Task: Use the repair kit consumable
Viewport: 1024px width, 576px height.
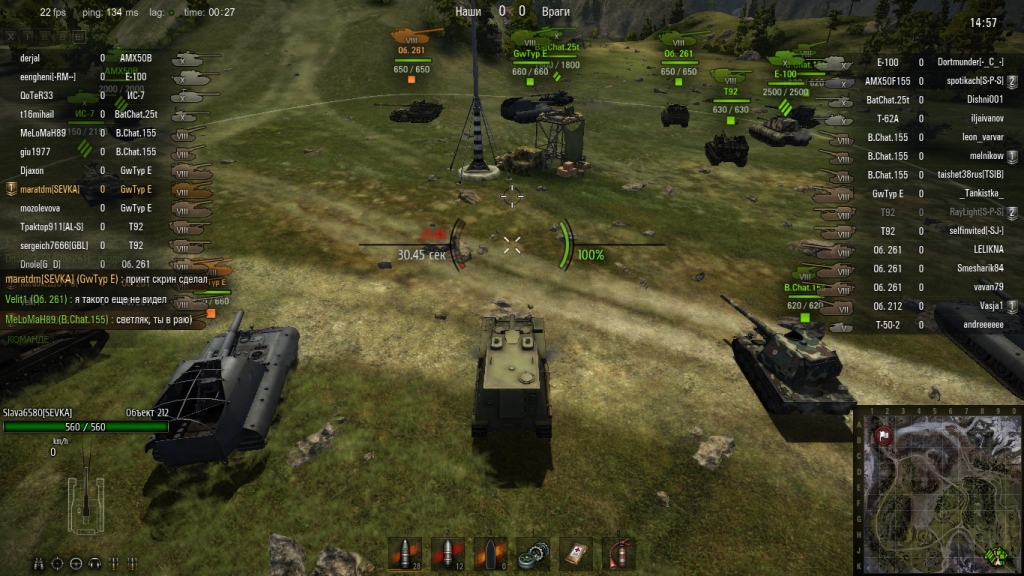Action: [532, 553]
